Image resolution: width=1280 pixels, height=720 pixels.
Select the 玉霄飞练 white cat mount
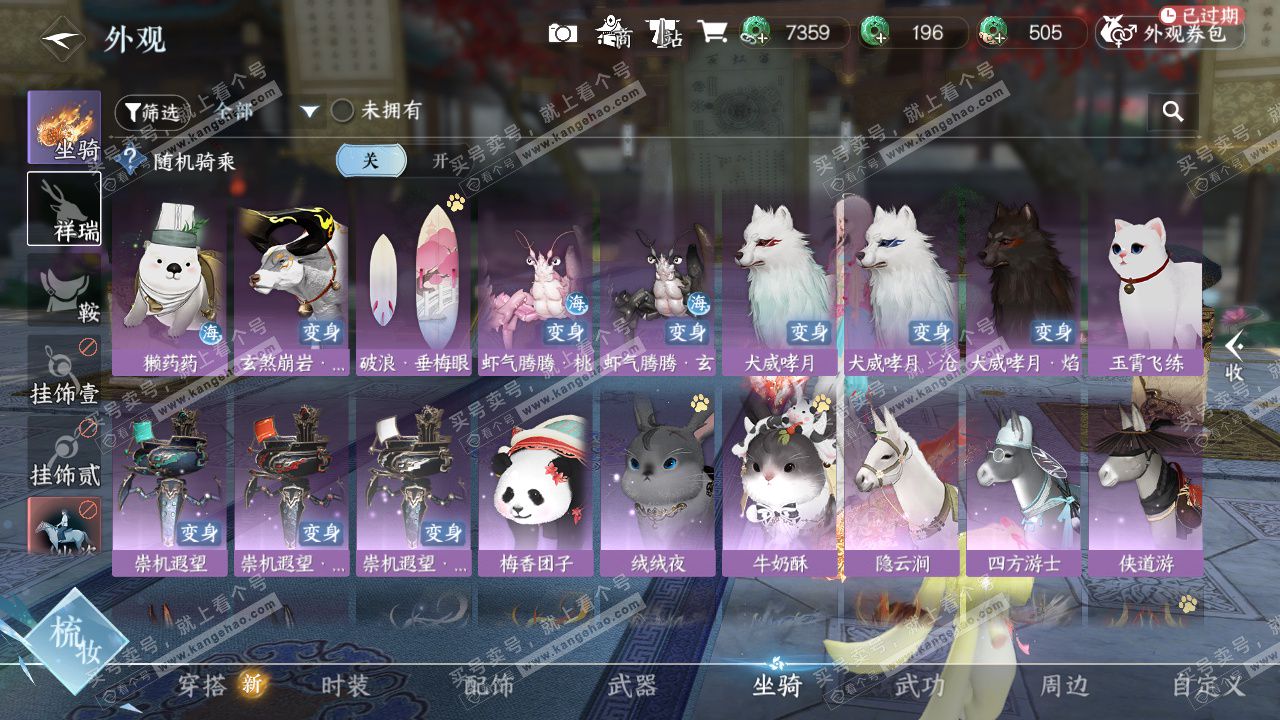pos(1146,285)
